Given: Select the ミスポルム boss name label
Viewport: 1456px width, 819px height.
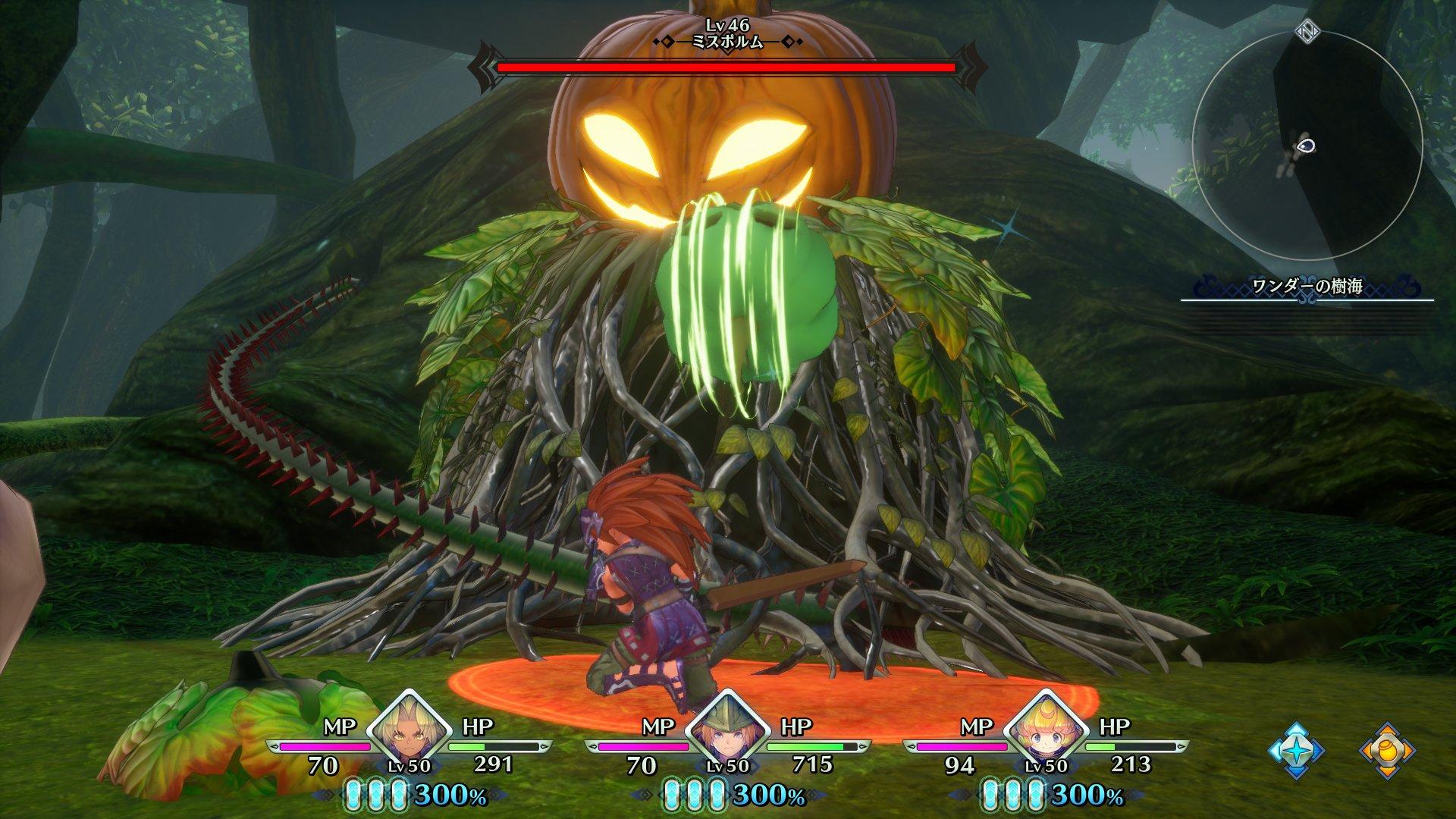Looking at the screenshot, I should (726, 42).
